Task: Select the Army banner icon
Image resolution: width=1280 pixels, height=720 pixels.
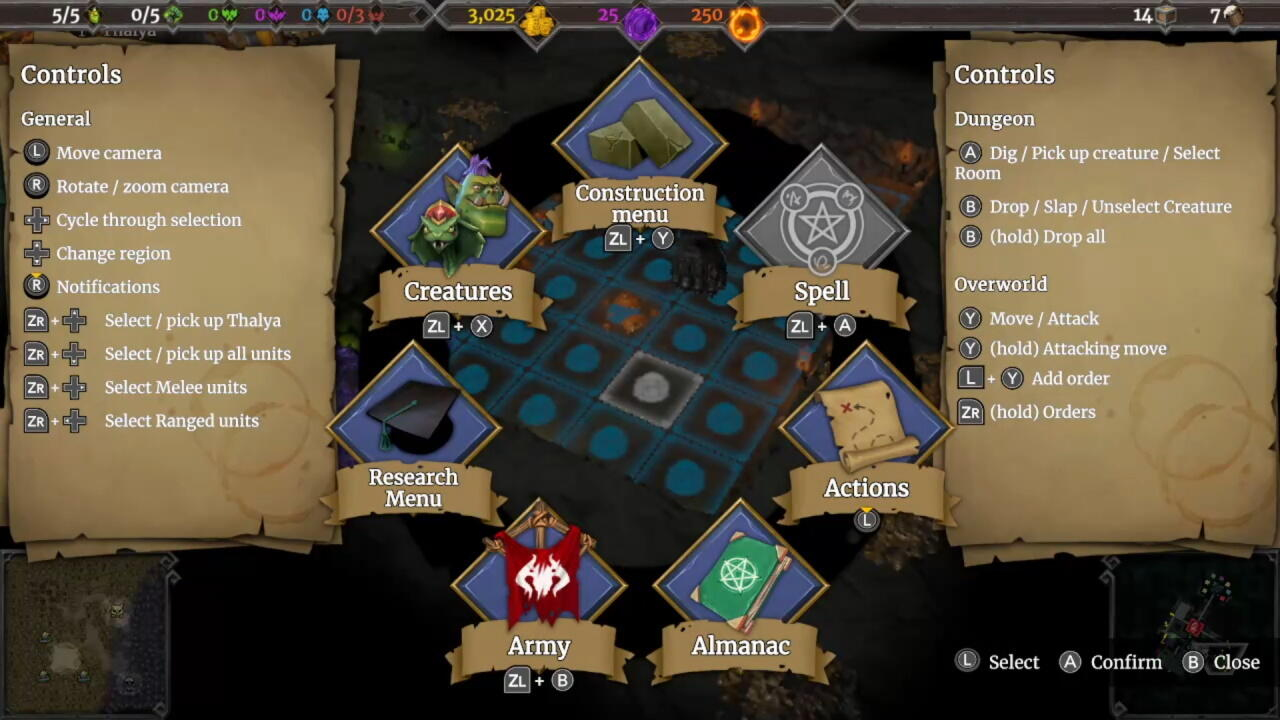Action: (540, 575)
